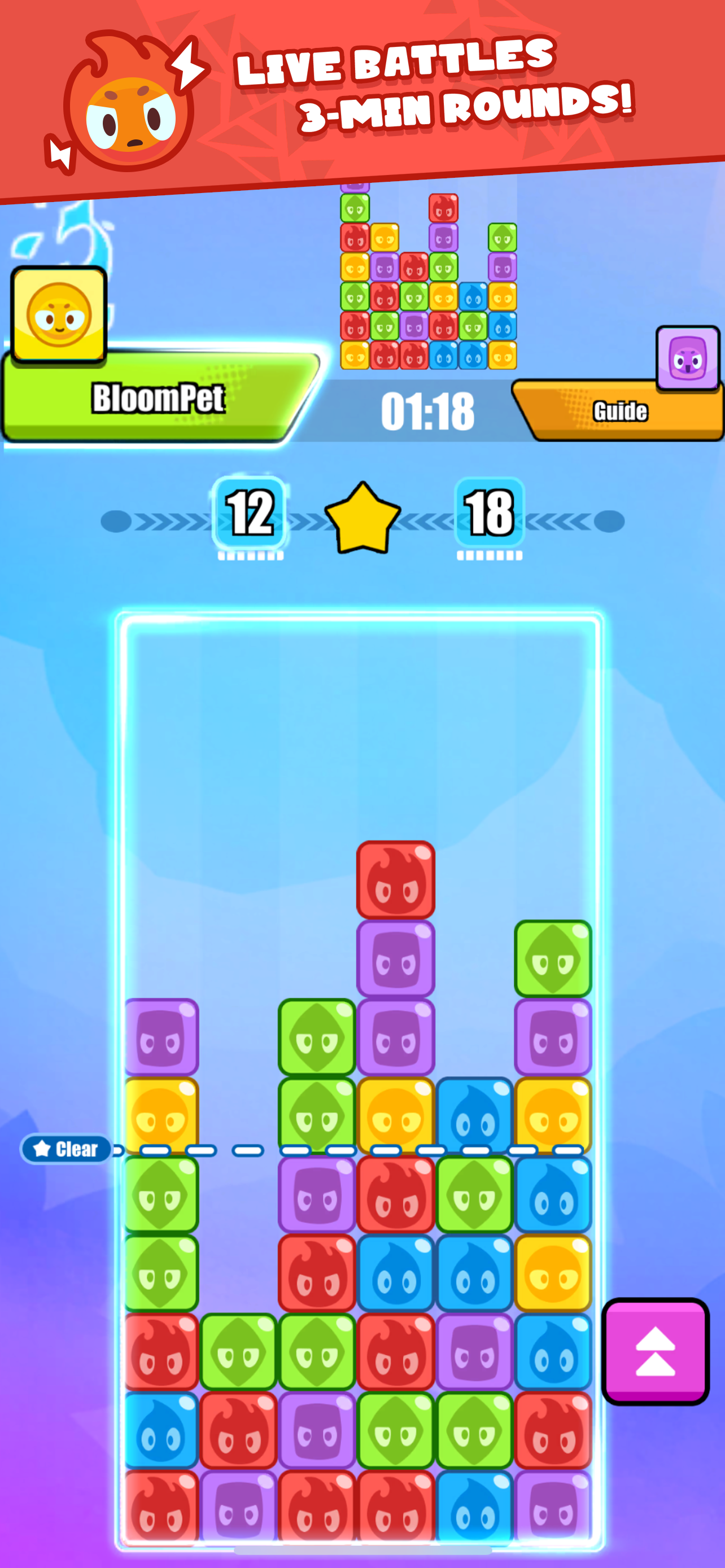Image resolution: width=725 pixels, height=1568 pixels.
Task: Tap the BloomPet name banner
Action: [x=159, y=397]
